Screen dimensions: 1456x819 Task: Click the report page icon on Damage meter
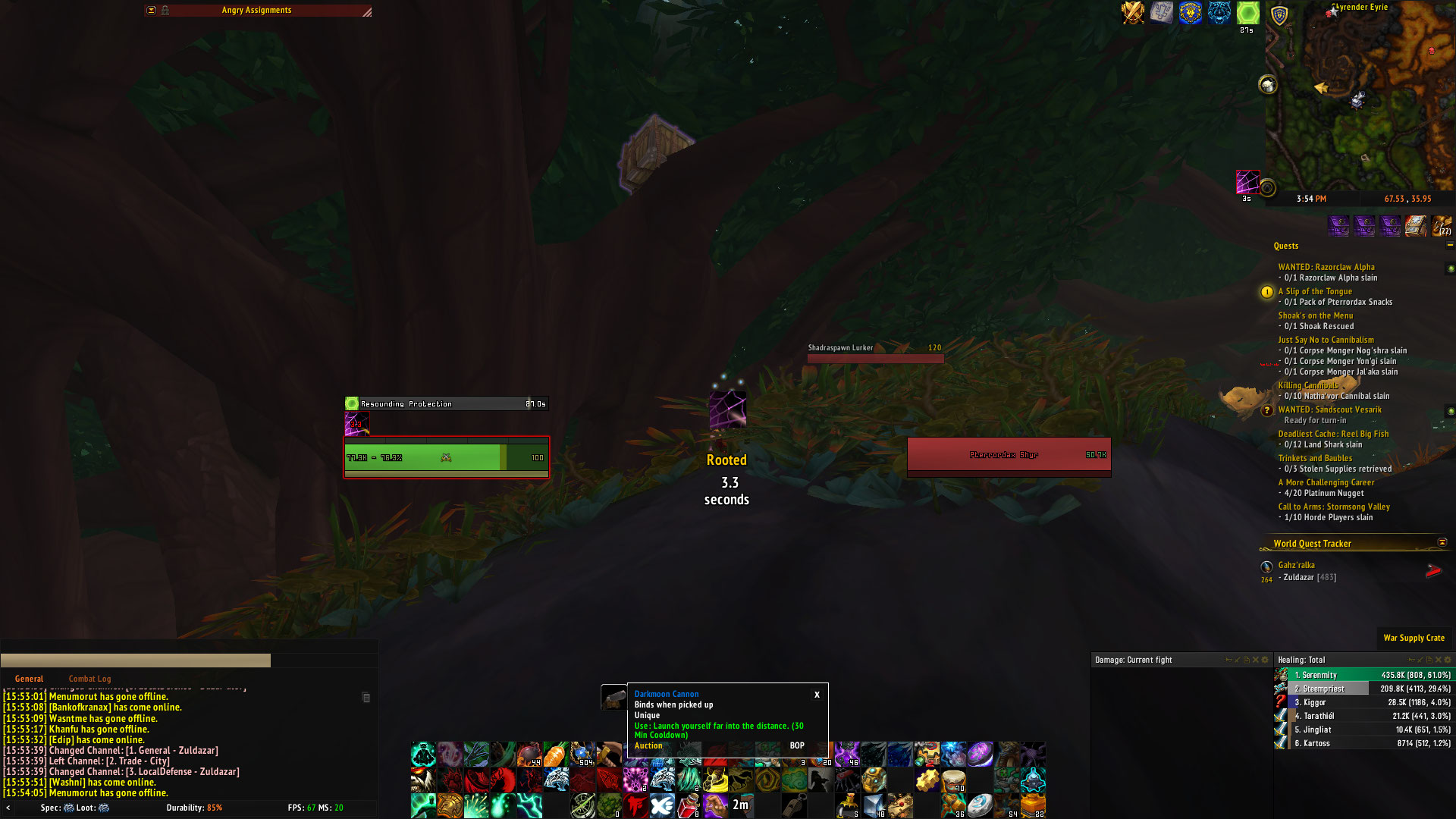1246,660
